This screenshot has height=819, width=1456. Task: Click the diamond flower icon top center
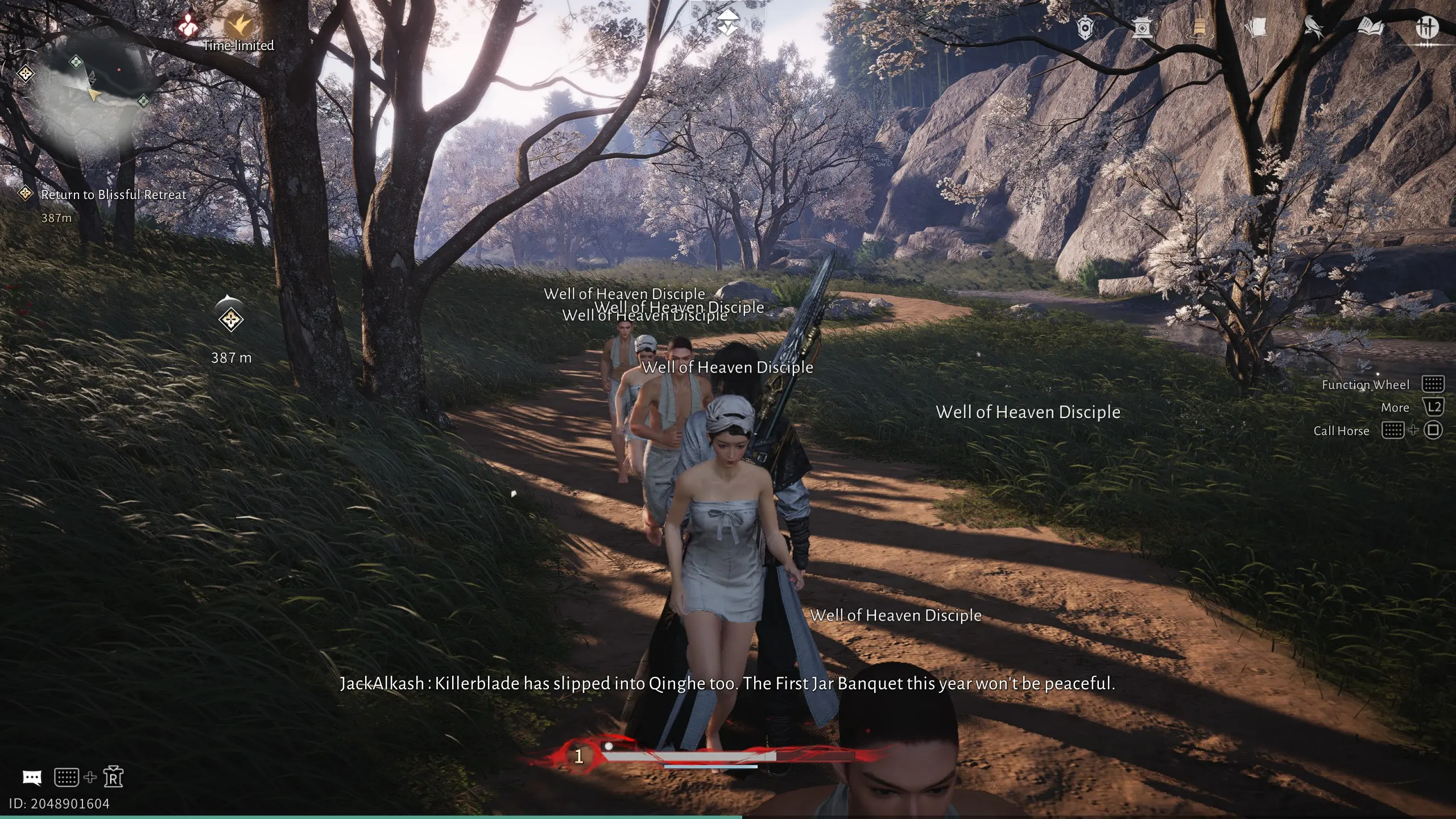point(727,23)
